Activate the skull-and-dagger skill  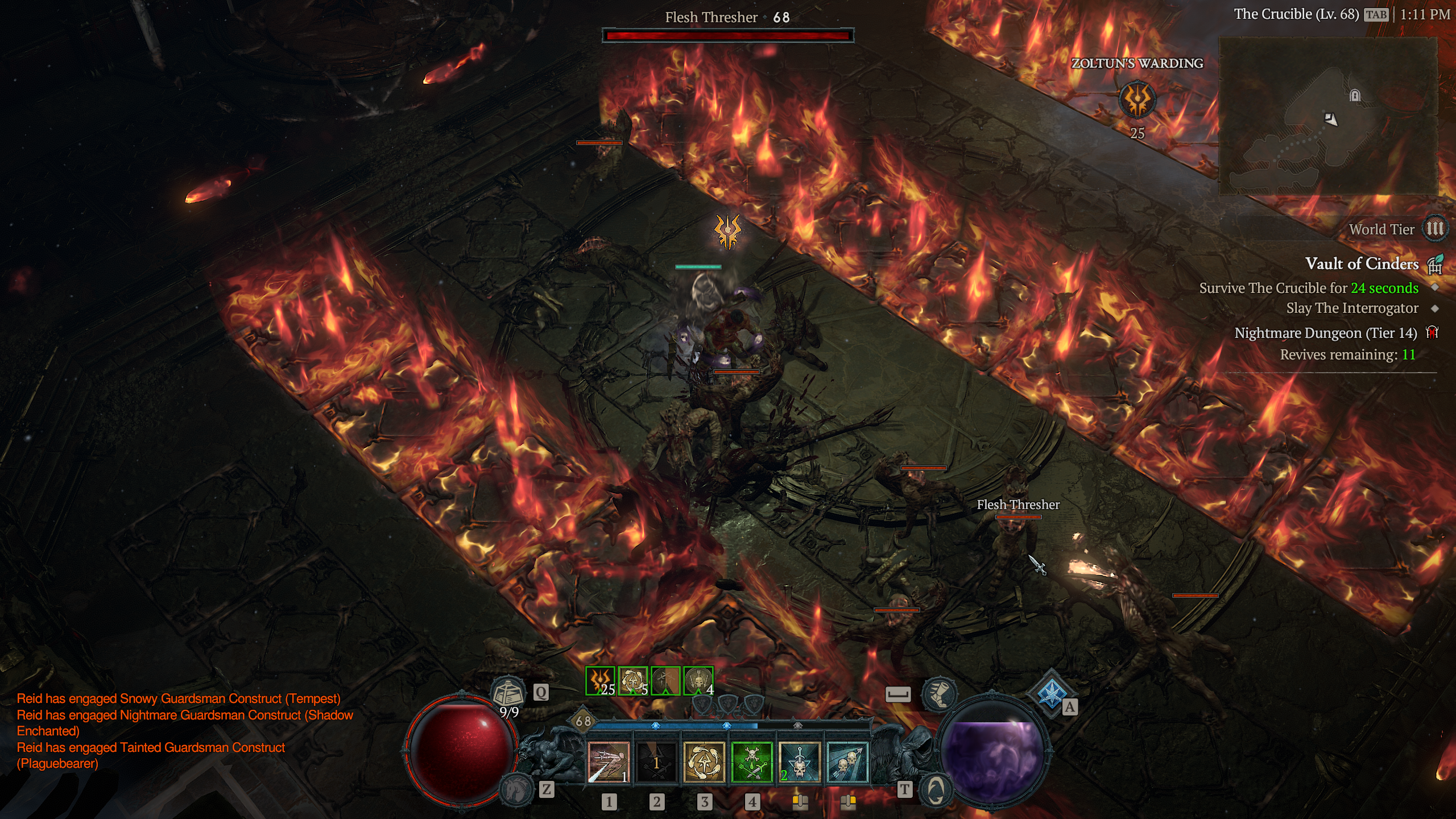pyautogui.click(x=800, y=763)
